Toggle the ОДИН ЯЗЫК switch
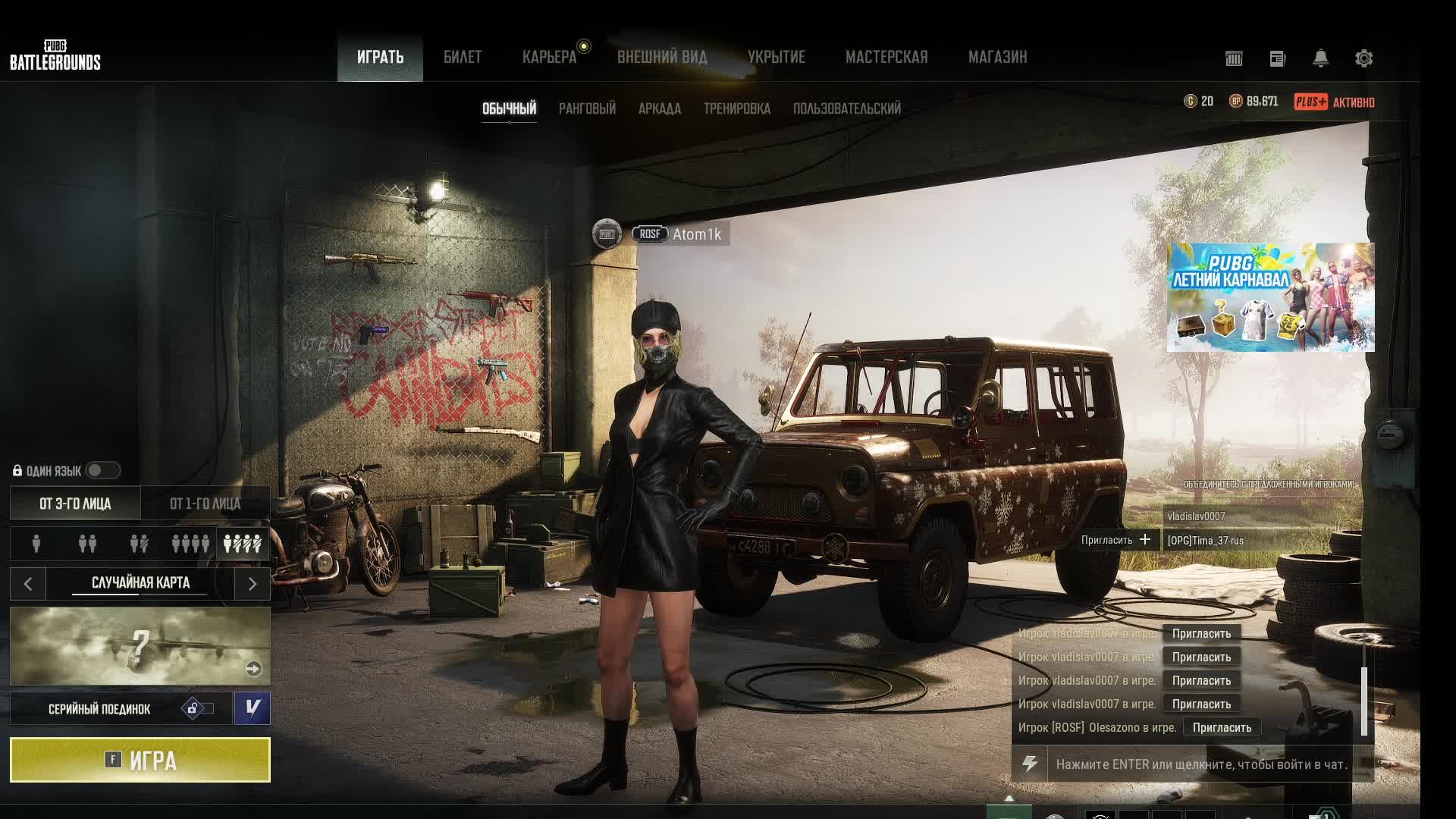Image resolution: width=1456 pixels, height=819 pixels. (103, 471)
